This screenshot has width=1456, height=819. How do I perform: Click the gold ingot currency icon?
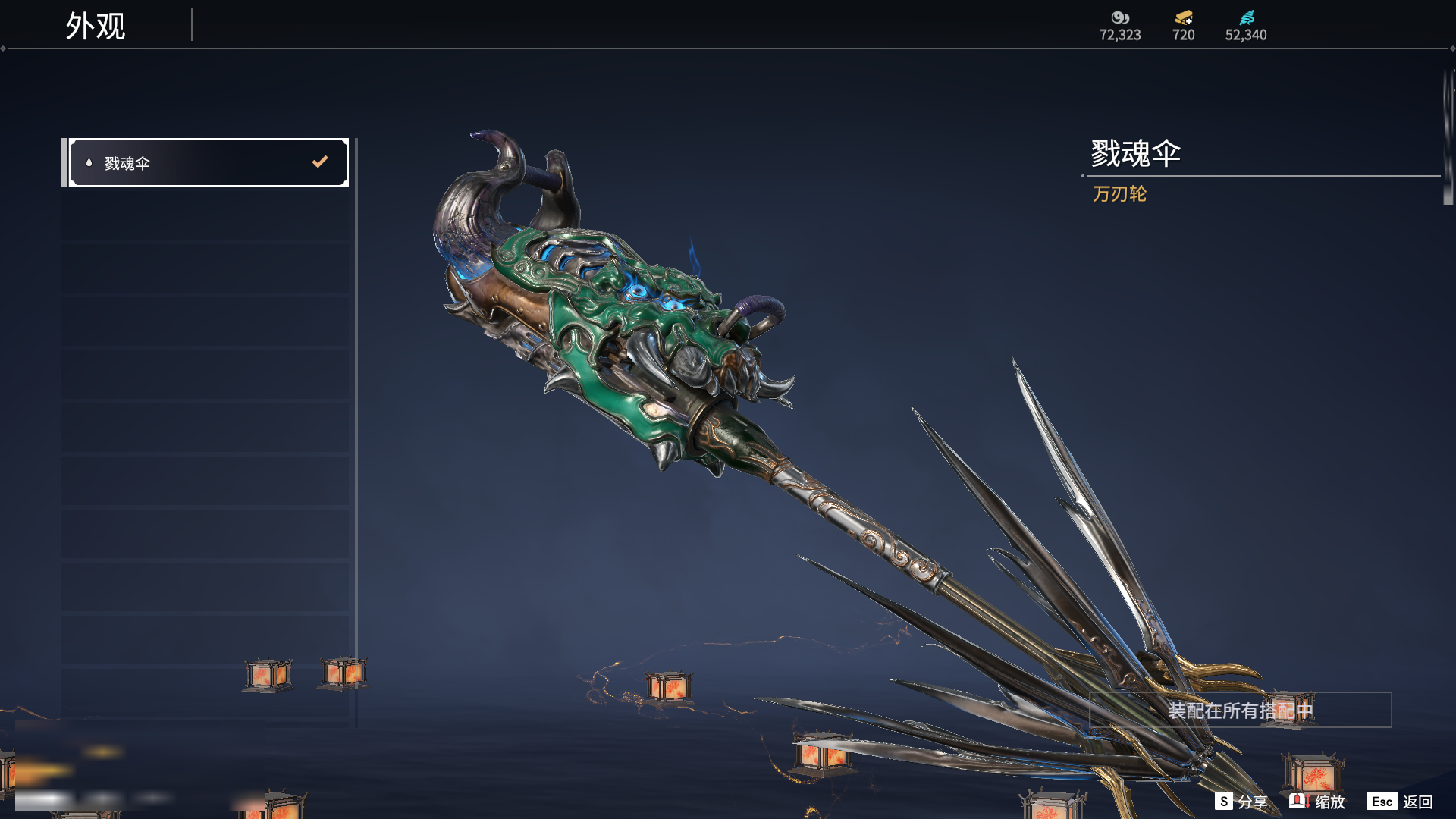click(x=1183, y=17)
